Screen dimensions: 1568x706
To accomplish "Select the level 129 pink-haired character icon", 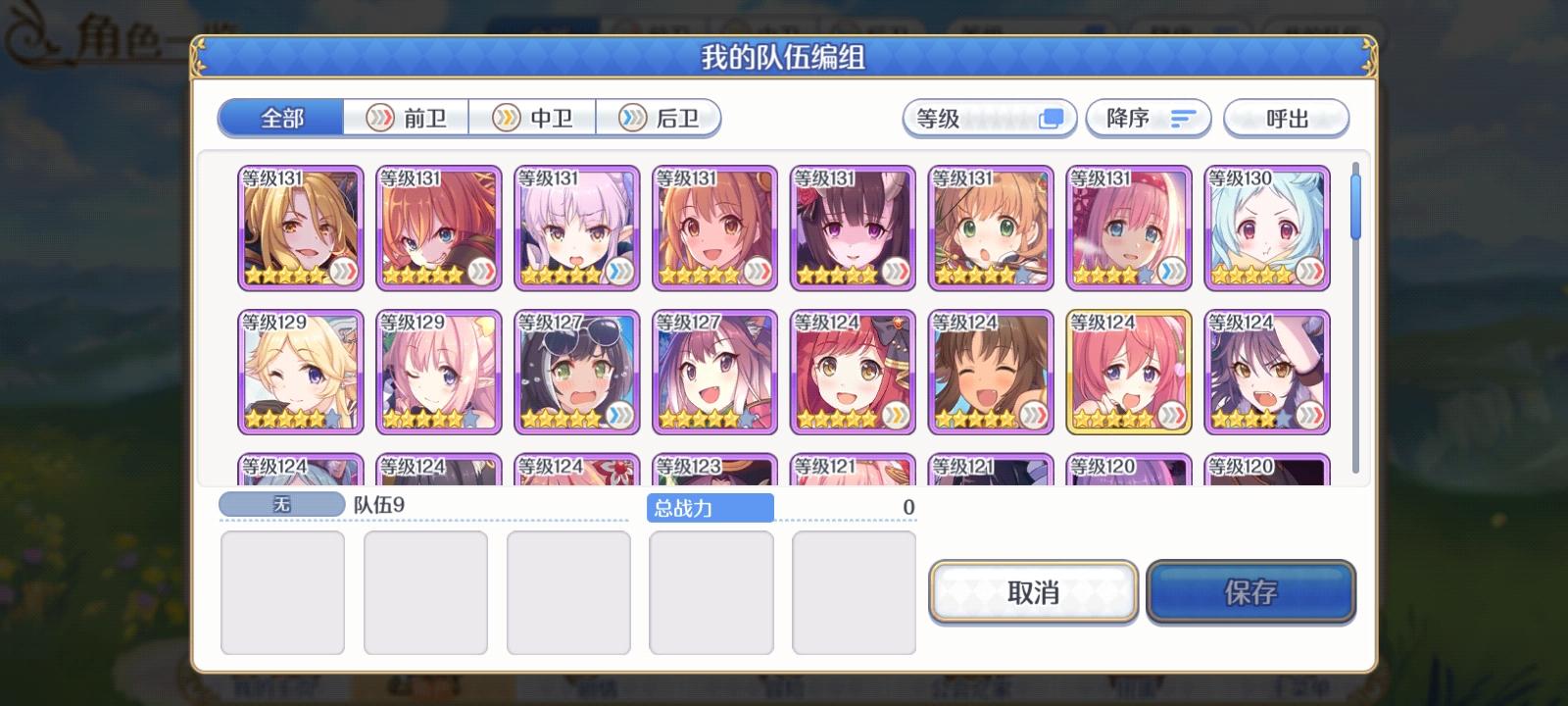I will click(438, 372).
